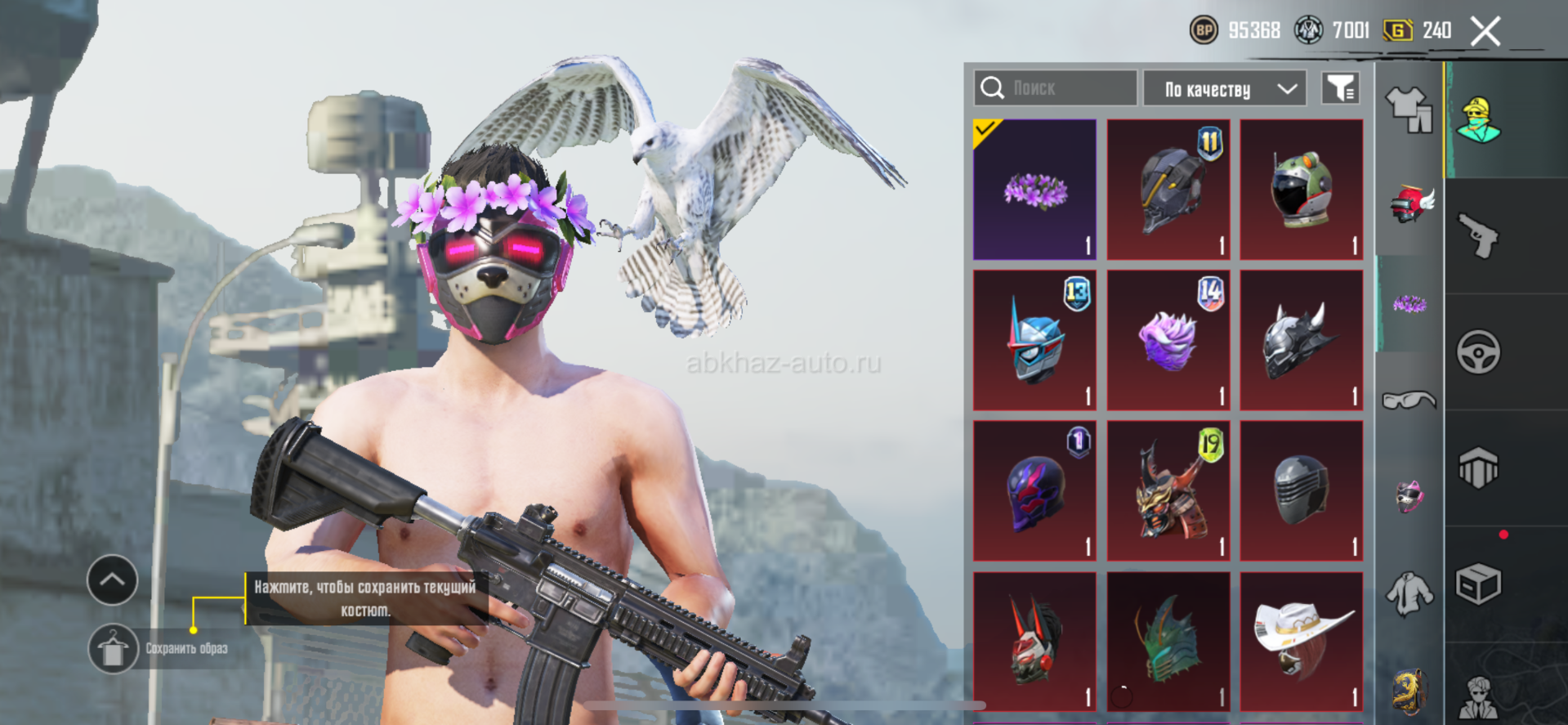Select the white cowboy hat item
This screenshot has width=1568, height=725.
pyautogui.click(x=1301, y=641)
